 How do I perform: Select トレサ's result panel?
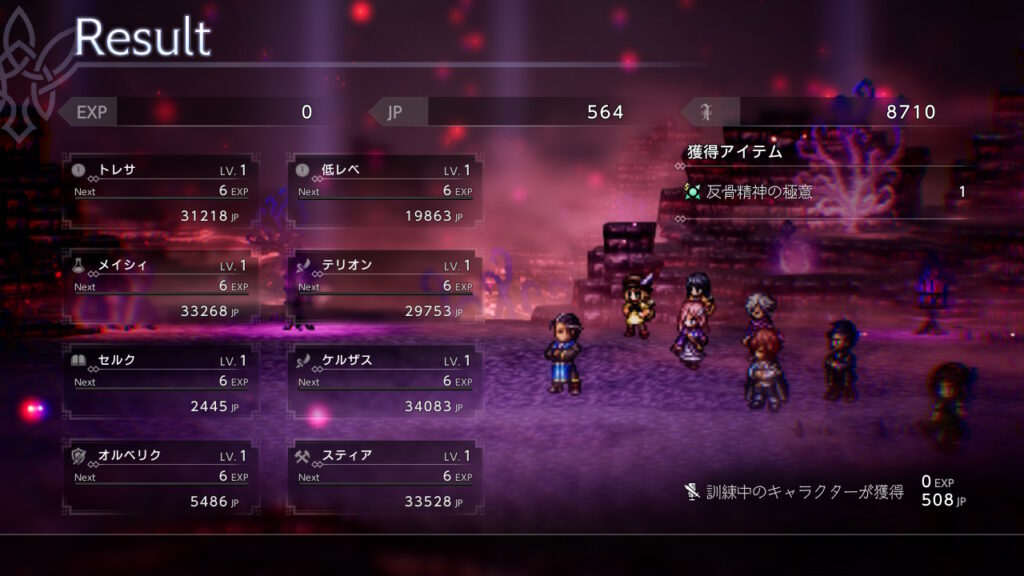(160, 191)
